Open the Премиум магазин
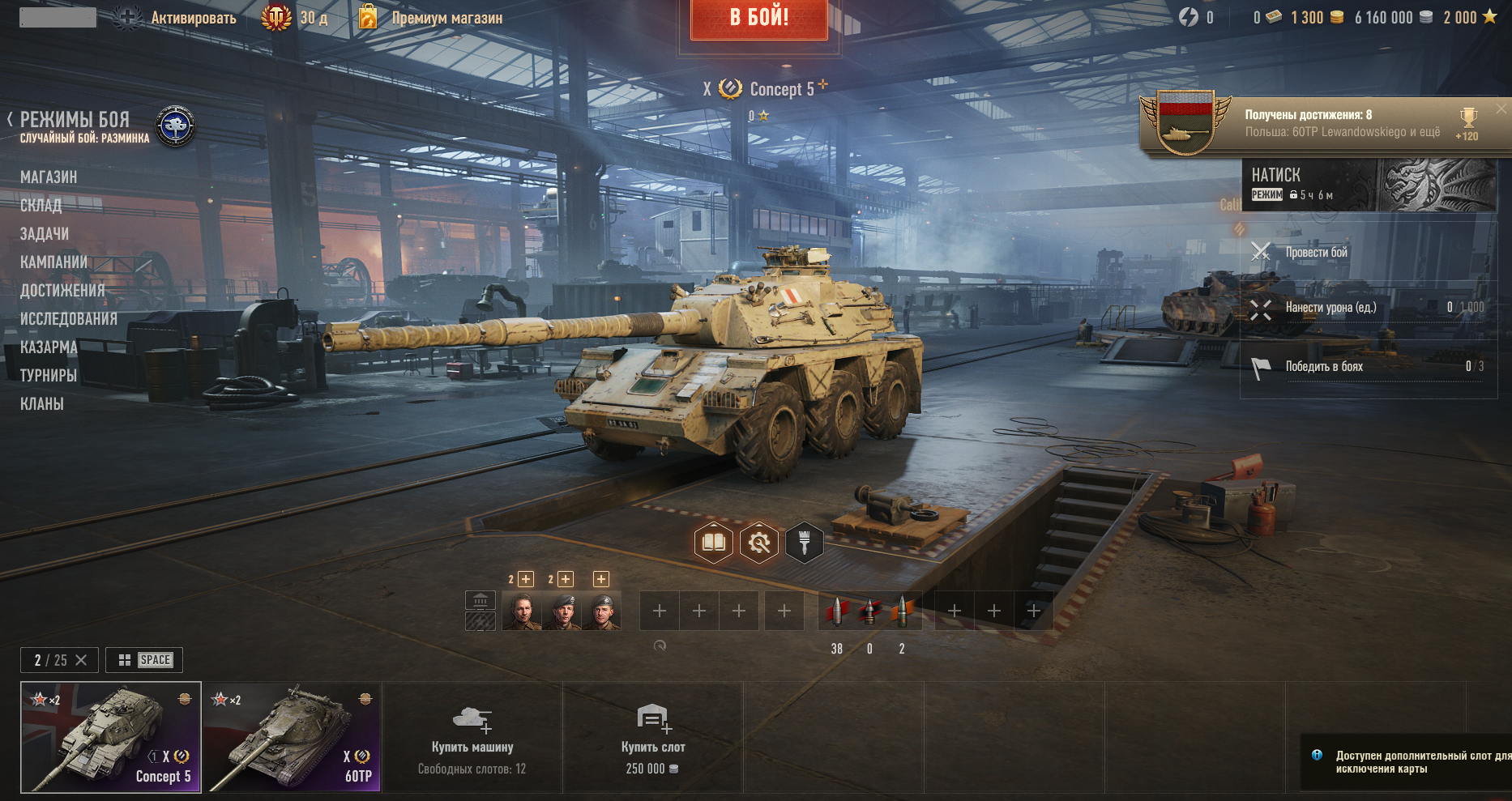This screenshot has width=1512, height=801. [x=446, y=18]
